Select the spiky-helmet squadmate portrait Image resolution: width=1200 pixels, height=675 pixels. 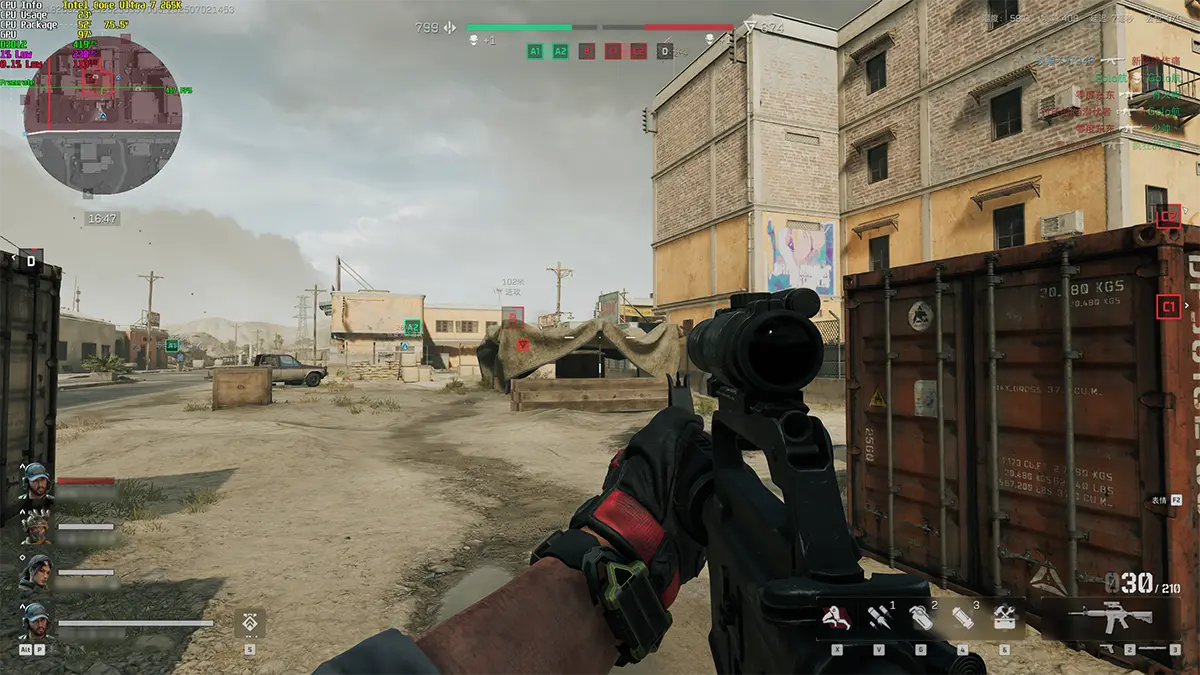point(35,526)
